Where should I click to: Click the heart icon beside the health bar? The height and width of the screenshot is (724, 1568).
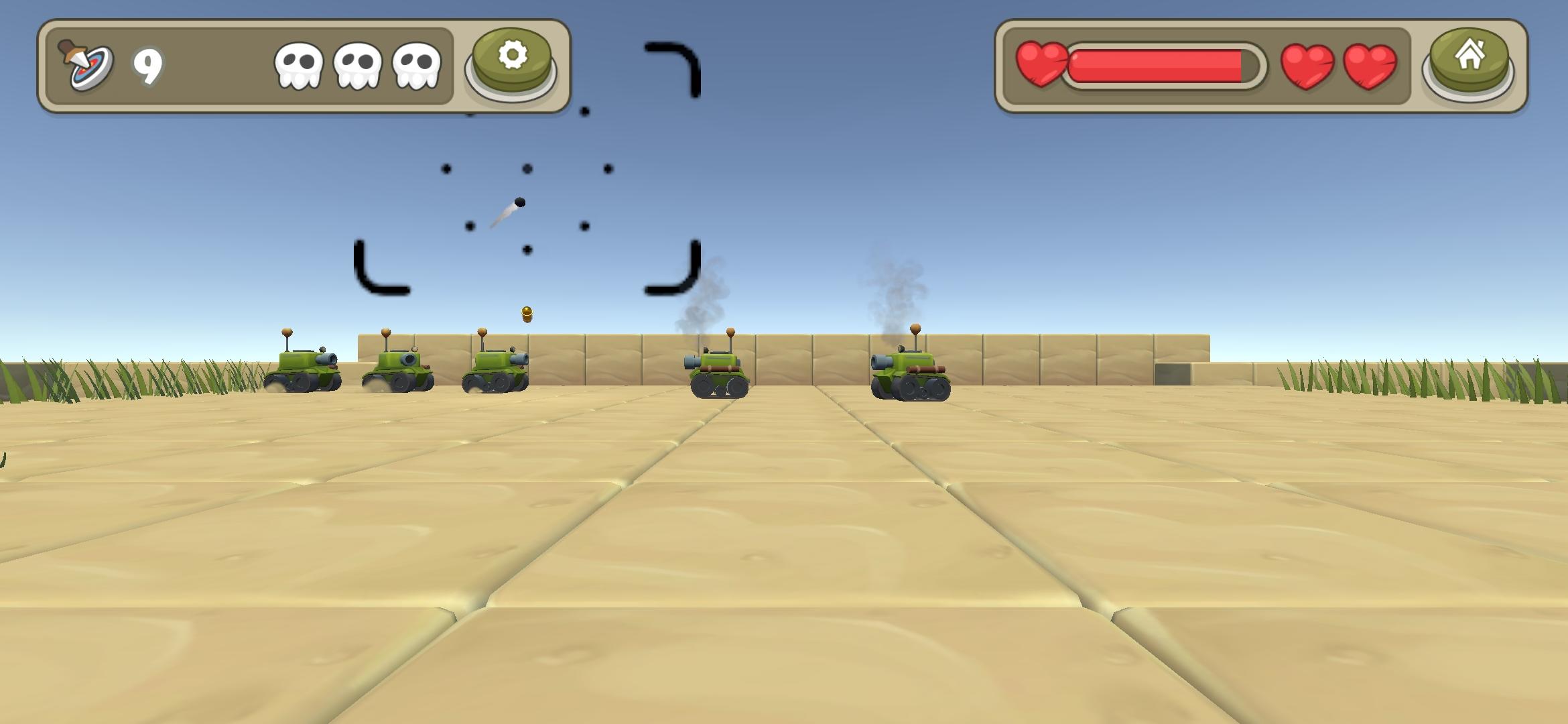[x=1041, y=64]
